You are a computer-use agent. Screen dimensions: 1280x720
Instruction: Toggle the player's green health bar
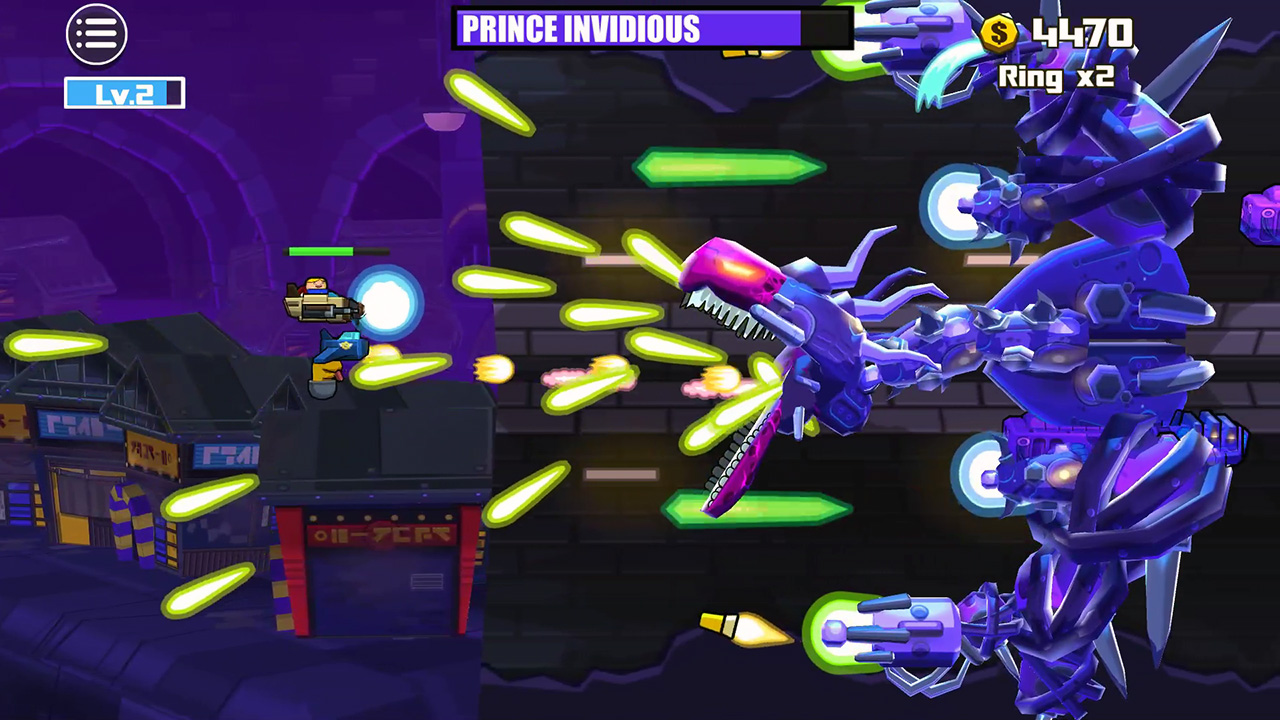(x=338, y=252)
